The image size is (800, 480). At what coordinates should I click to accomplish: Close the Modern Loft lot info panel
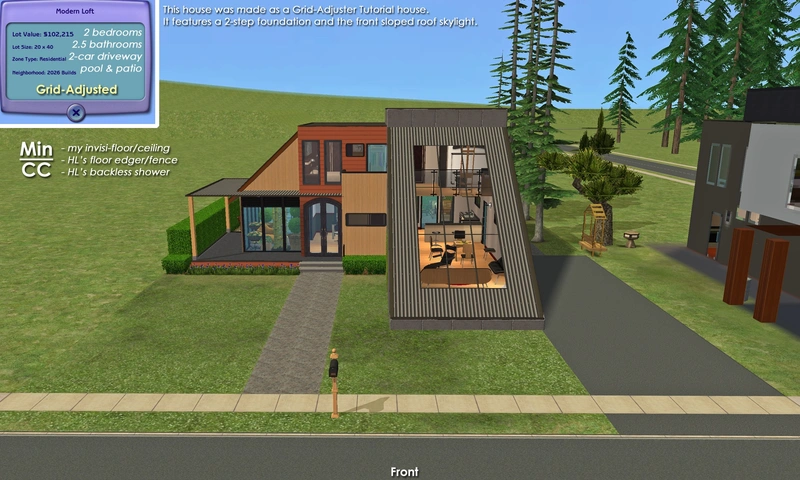click(x=77, y=113)
